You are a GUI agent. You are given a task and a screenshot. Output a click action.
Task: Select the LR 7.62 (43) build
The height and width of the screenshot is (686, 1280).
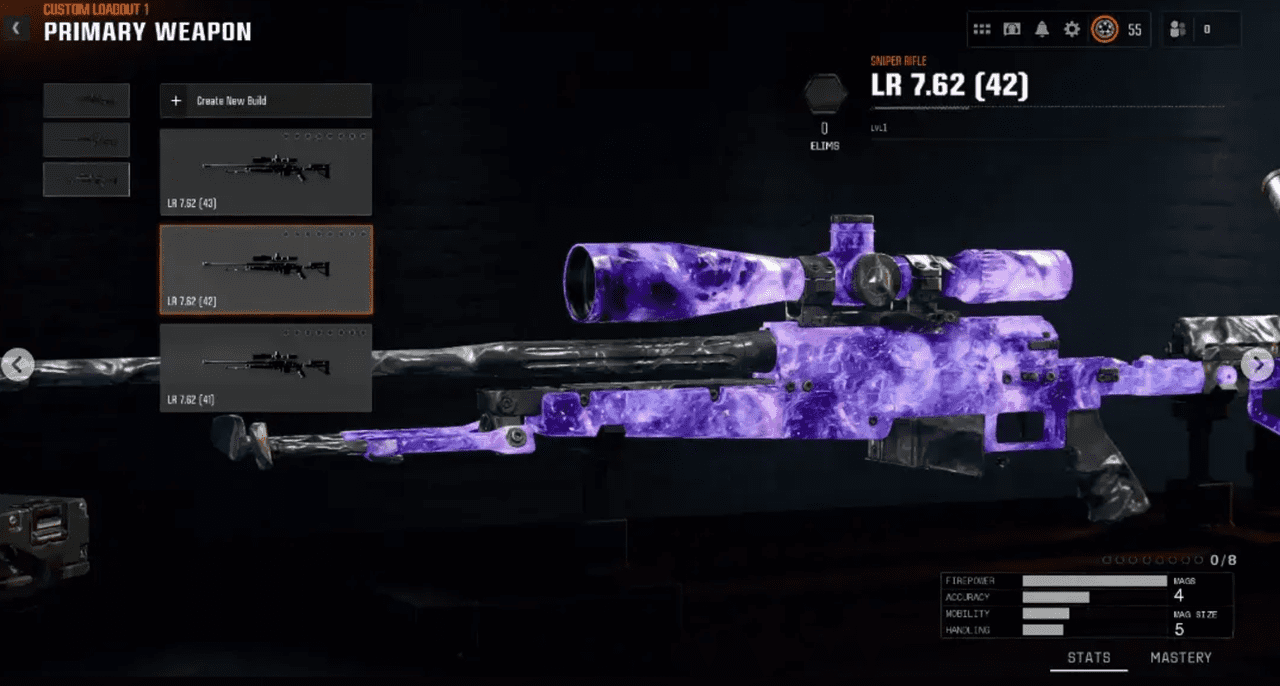[x=265, y=172]
